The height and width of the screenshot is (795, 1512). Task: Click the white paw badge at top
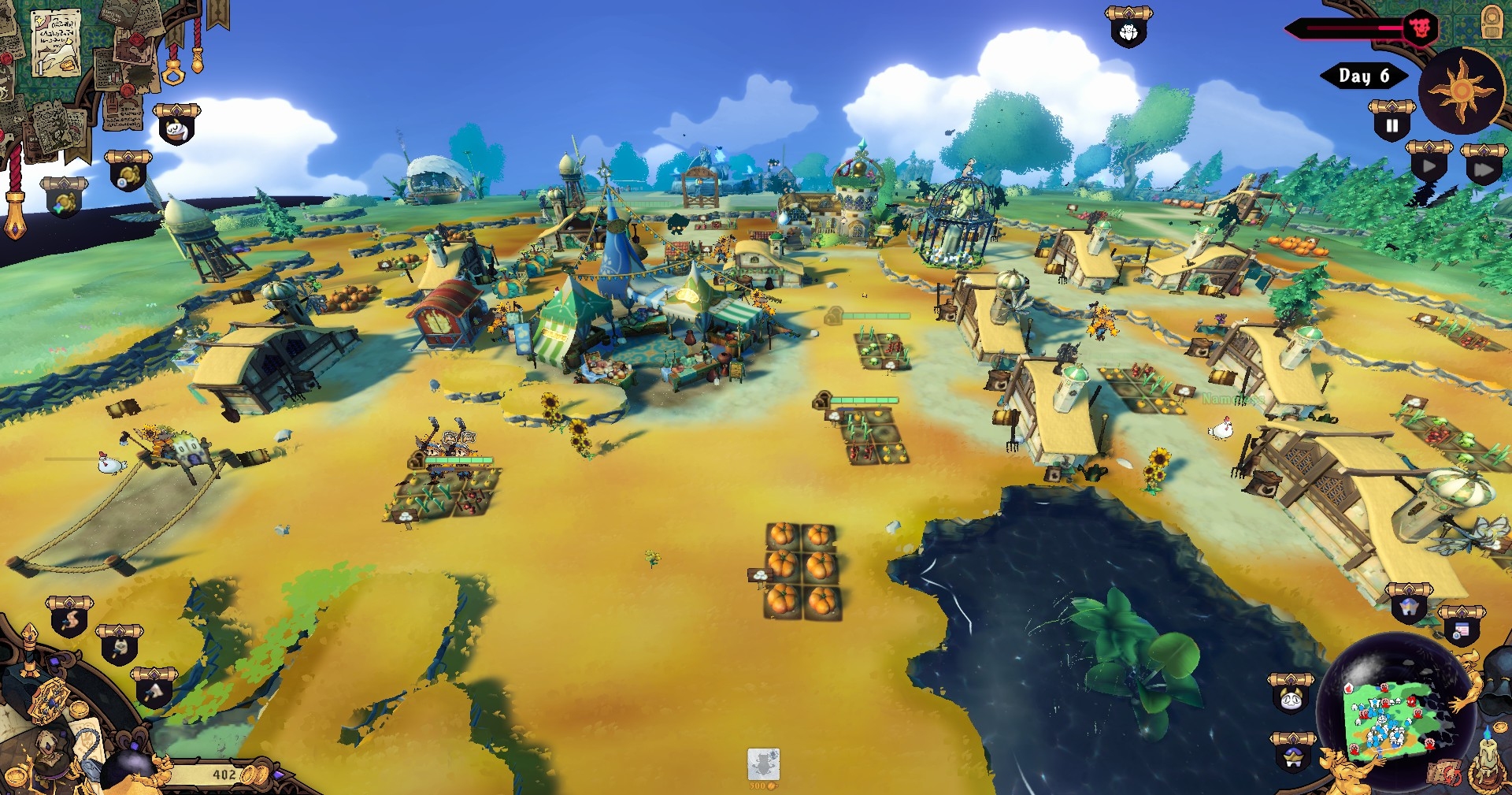(1128, 31)
